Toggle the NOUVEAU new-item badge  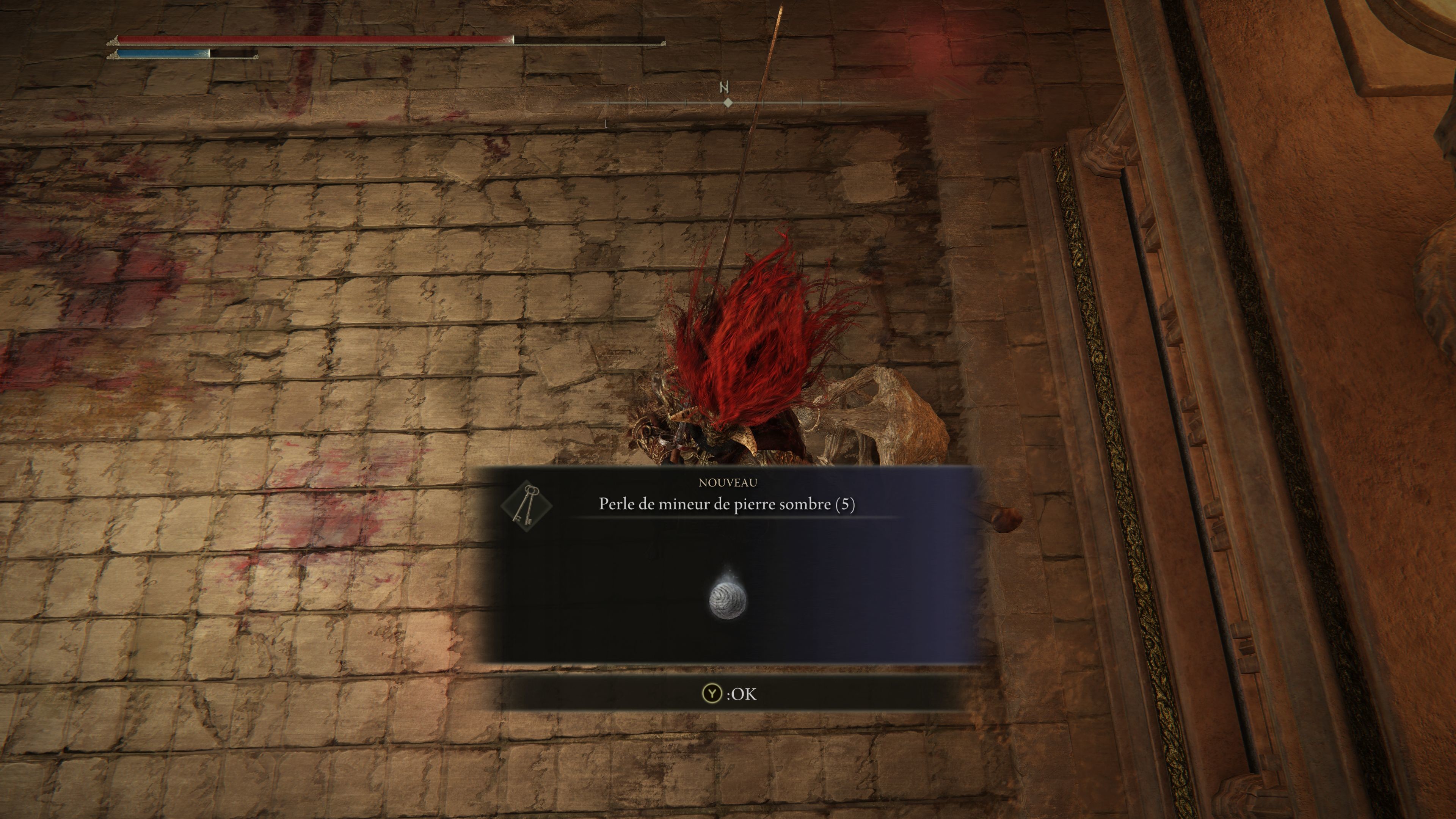[x=728, y=483]
